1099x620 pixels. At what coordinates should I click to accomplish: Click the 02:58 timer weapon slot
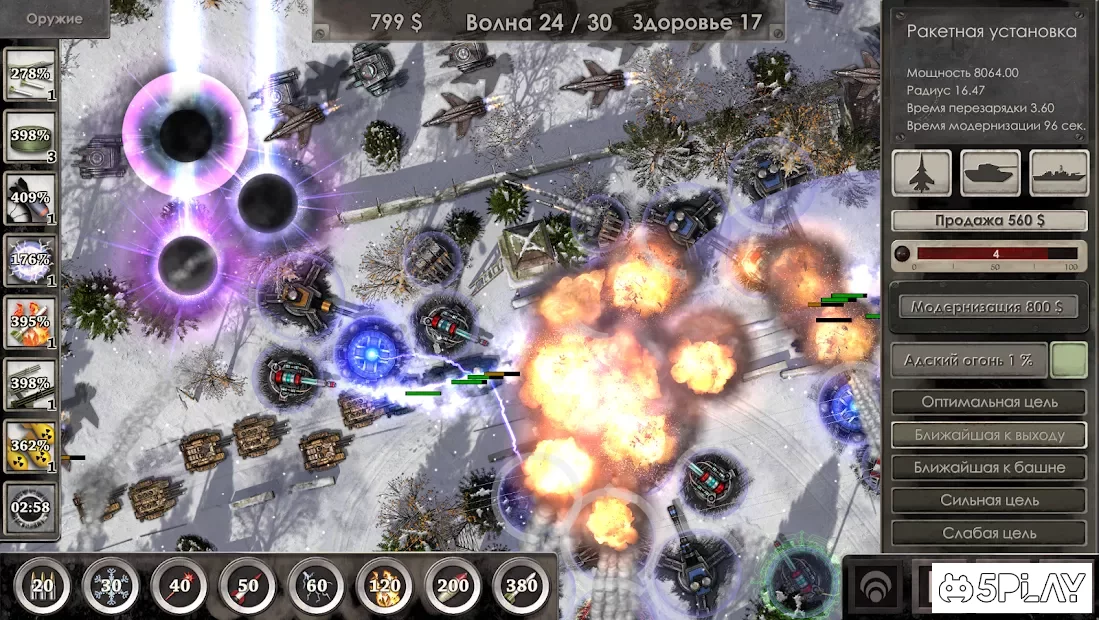(30, 507)
